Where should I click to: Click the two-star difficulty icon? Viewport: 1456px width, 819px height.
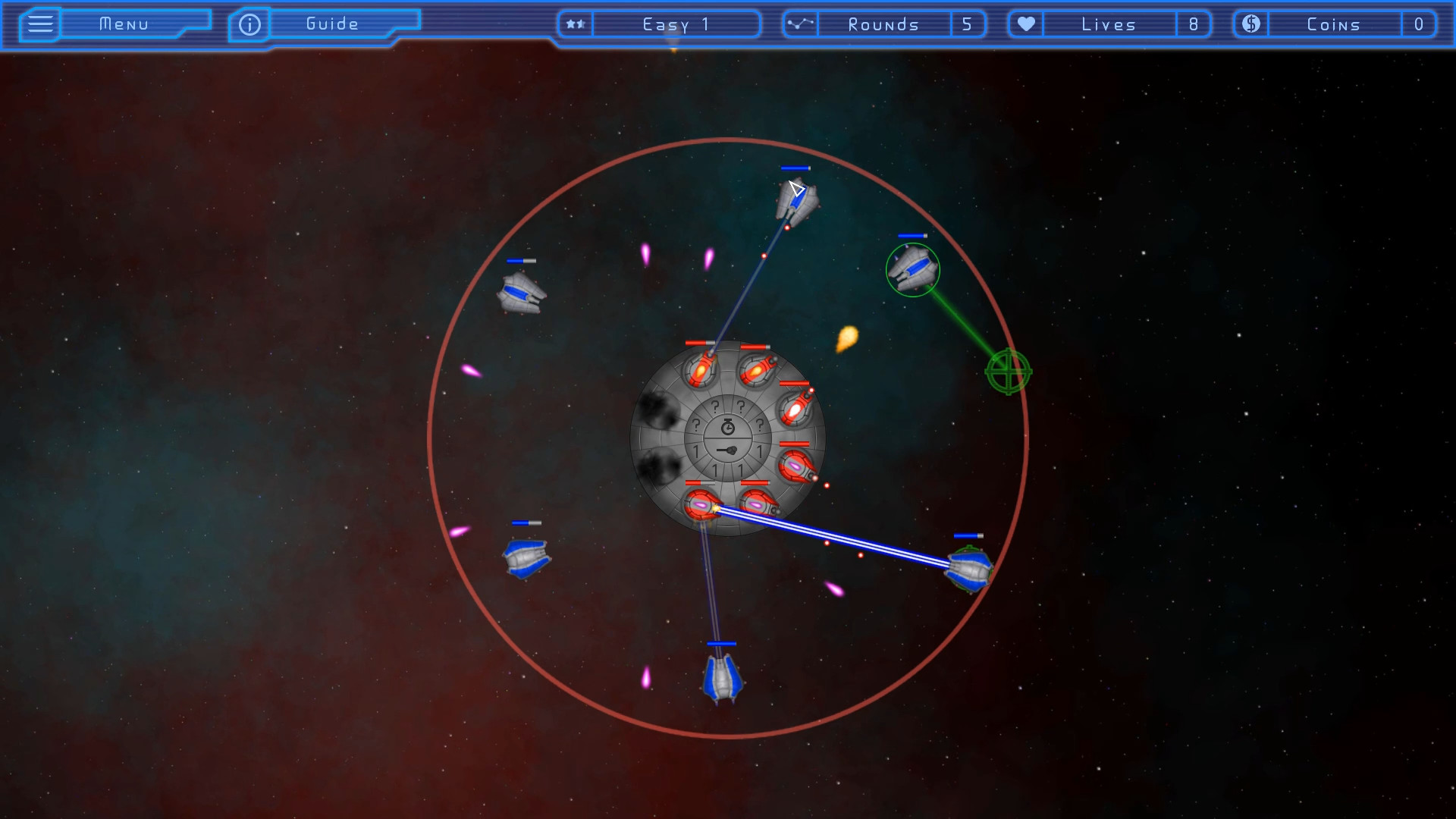point(575,24)
